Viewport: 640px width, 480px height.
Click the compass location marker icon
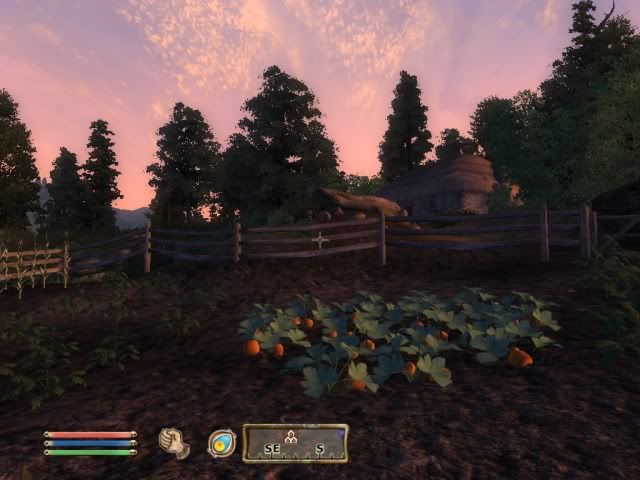pyautogui.click(x=292, y=436)
